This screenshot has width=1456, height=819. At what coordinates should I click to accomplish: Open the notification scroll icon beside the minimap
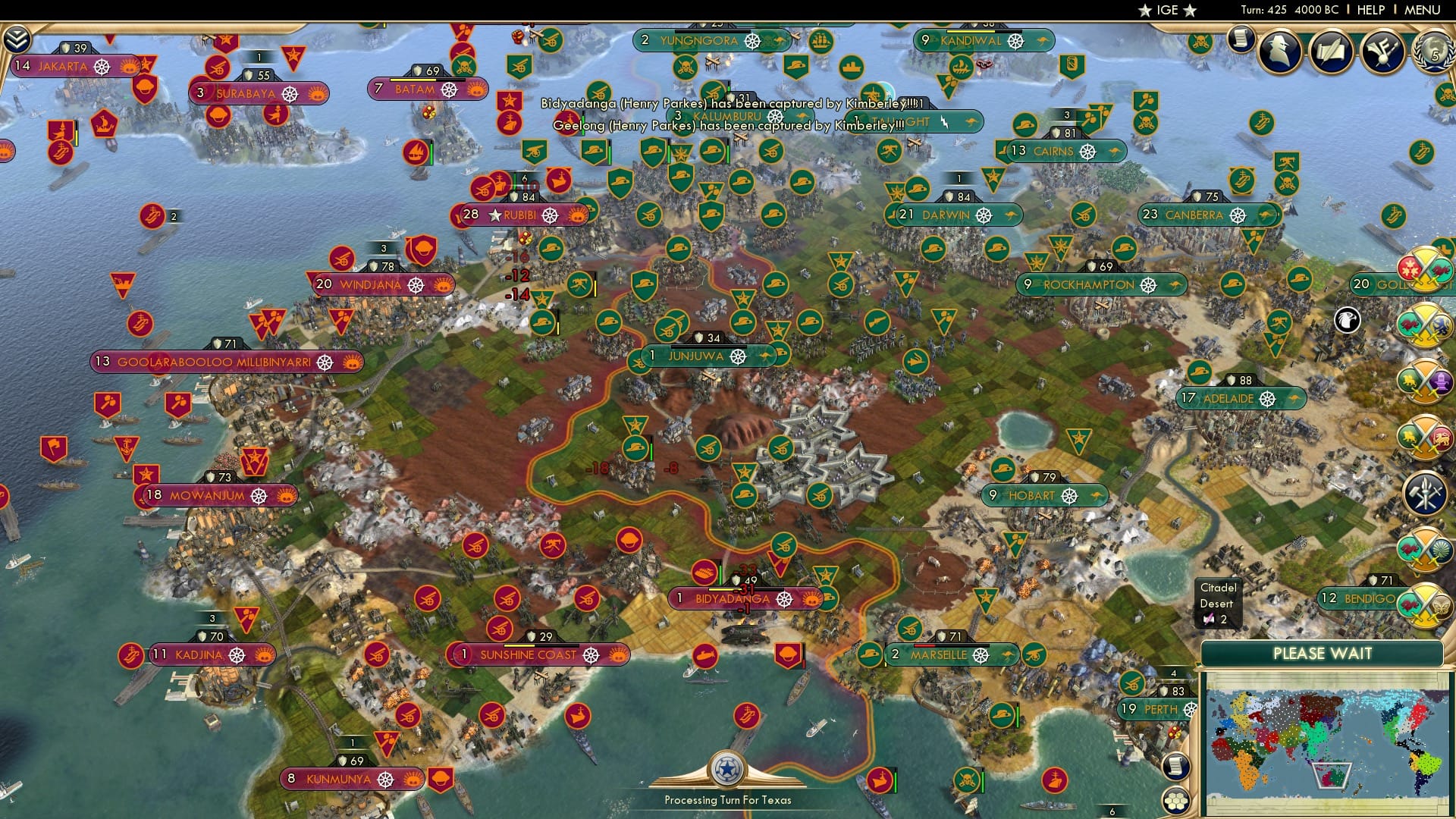click(1178, 767)
